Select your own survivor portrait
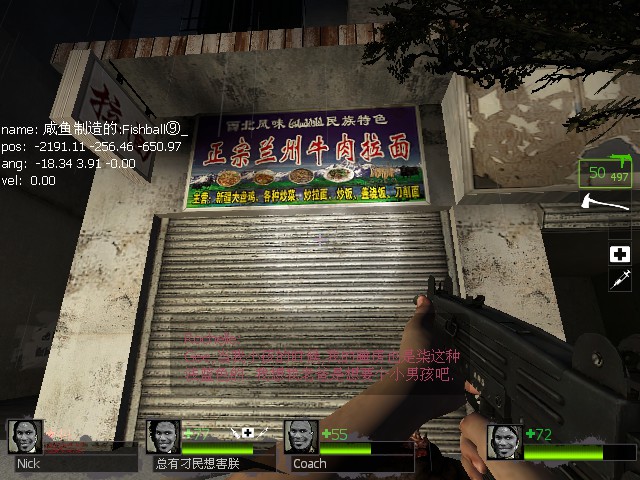The height and width of the screenshot is (480, 640). click(504, 441)
